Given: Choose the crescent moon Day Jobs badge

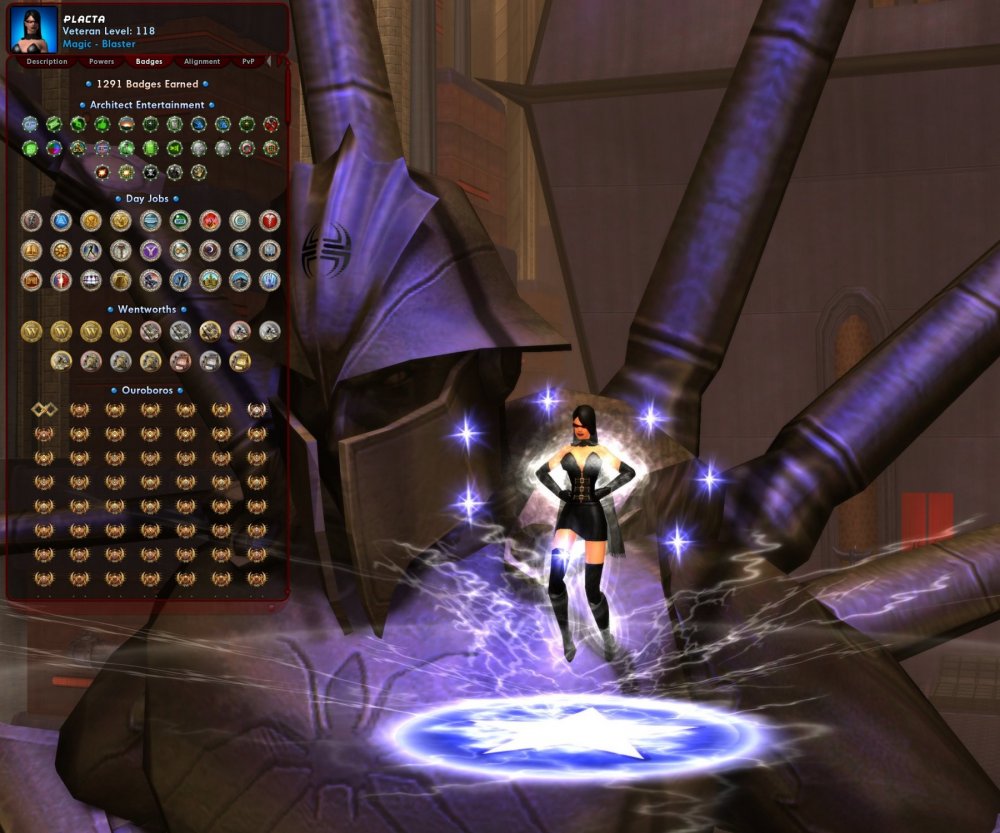Looking at the screenshot, I should (210, 251).
